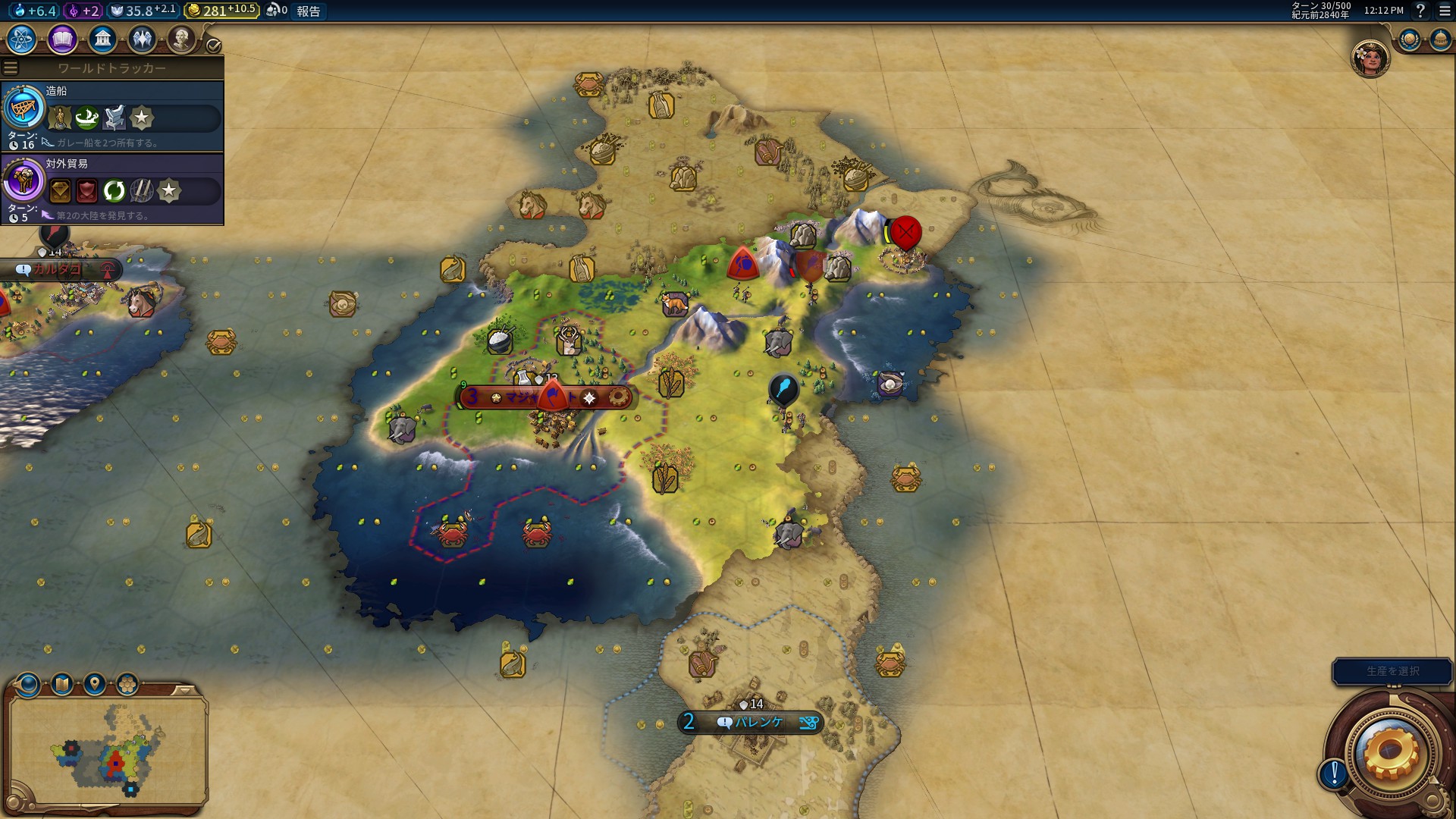This screenshot has height=819, width=1456.
Task: Open the technology tree atom icon
Action: 22,39
